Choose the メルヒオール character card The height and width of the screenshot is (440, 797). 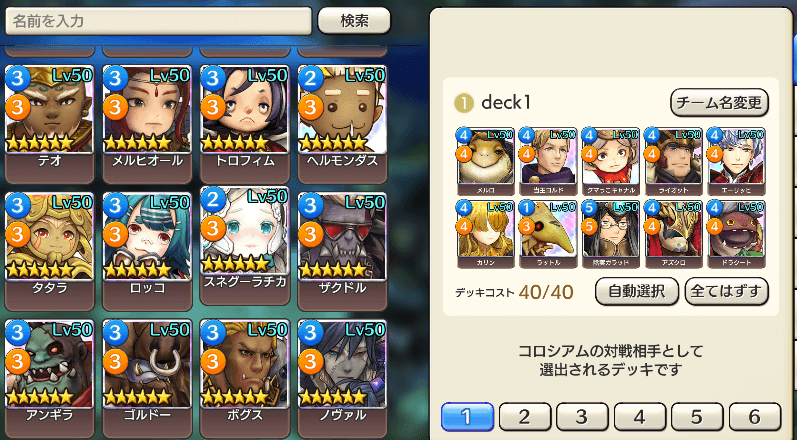pyautogui.click(x=146, y=109)
